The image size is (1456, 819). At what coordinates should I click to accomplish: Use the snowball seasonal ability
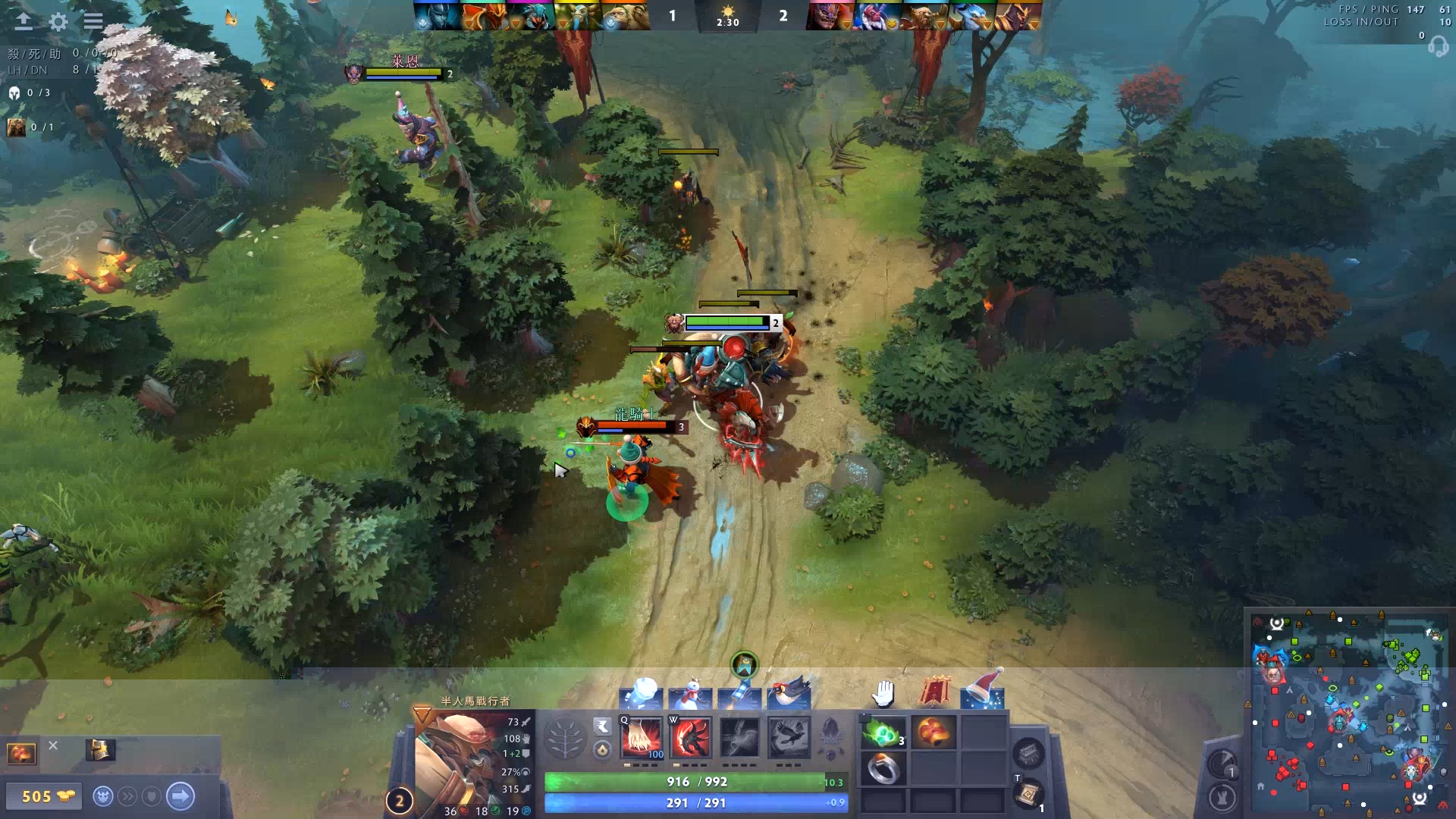click(642, 693)
